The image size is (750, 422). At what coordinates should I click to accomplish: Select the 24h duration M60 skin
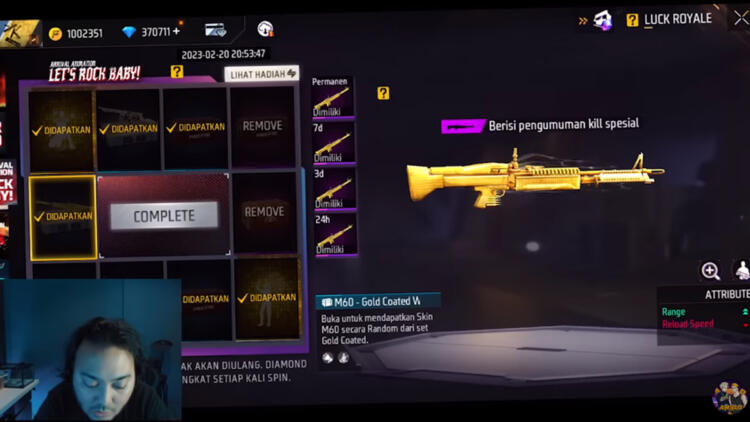pos(332,234)
